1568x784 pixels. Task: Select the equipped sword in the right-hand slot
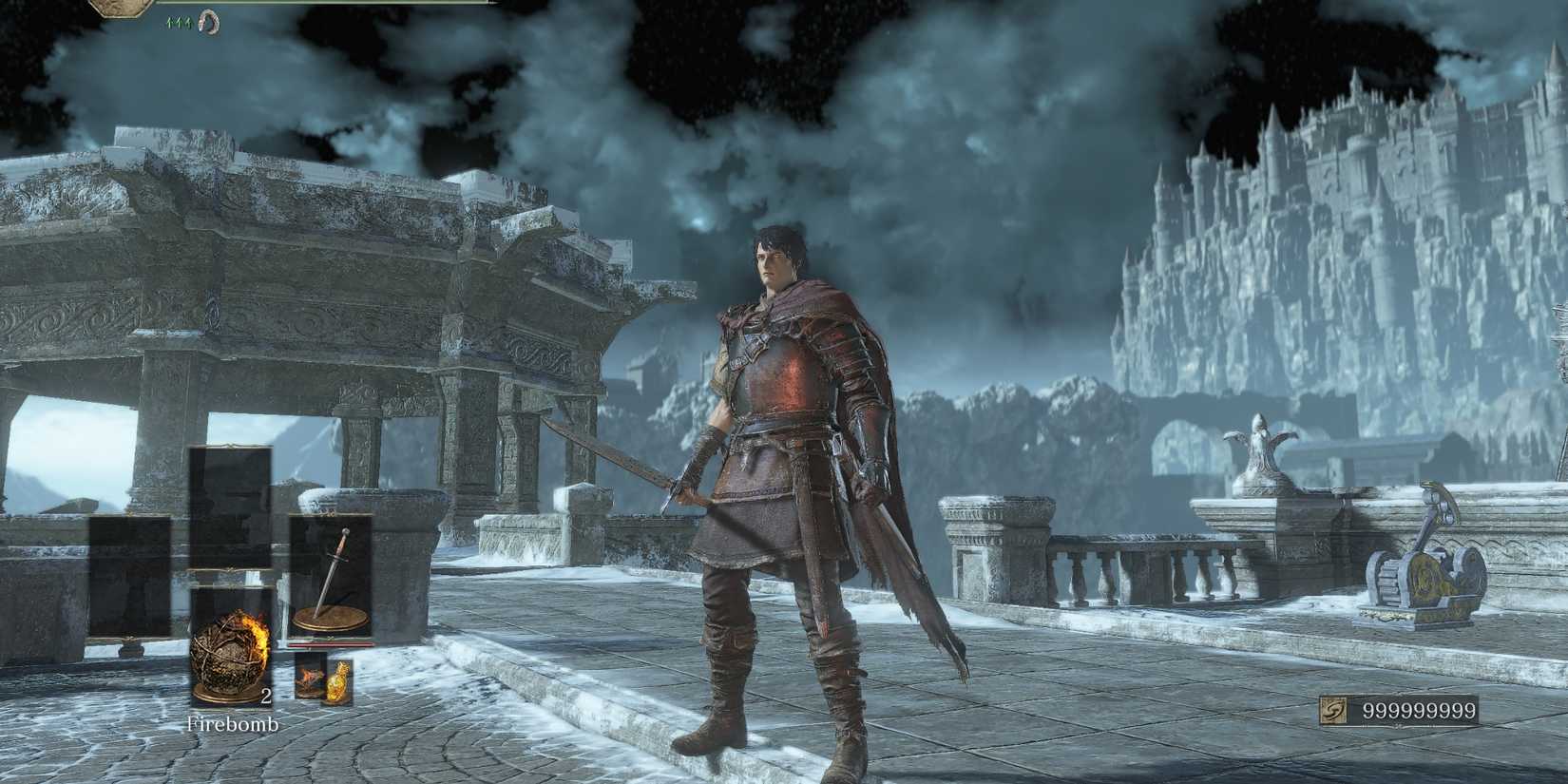click(332, 575)
